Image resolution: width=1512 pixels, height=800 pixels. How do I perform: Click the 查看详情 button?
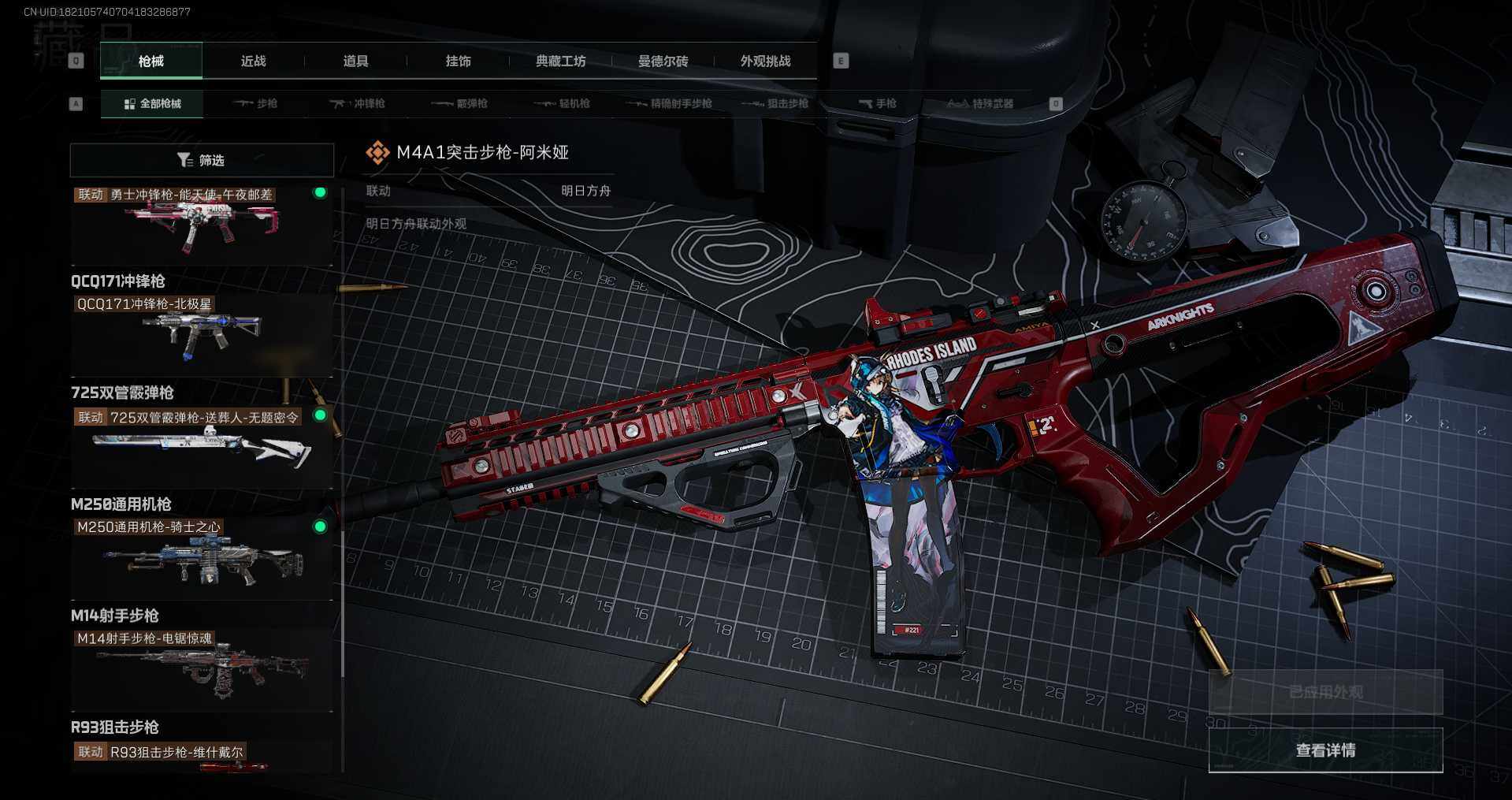pyautogui.click(x=1325, y=750)
